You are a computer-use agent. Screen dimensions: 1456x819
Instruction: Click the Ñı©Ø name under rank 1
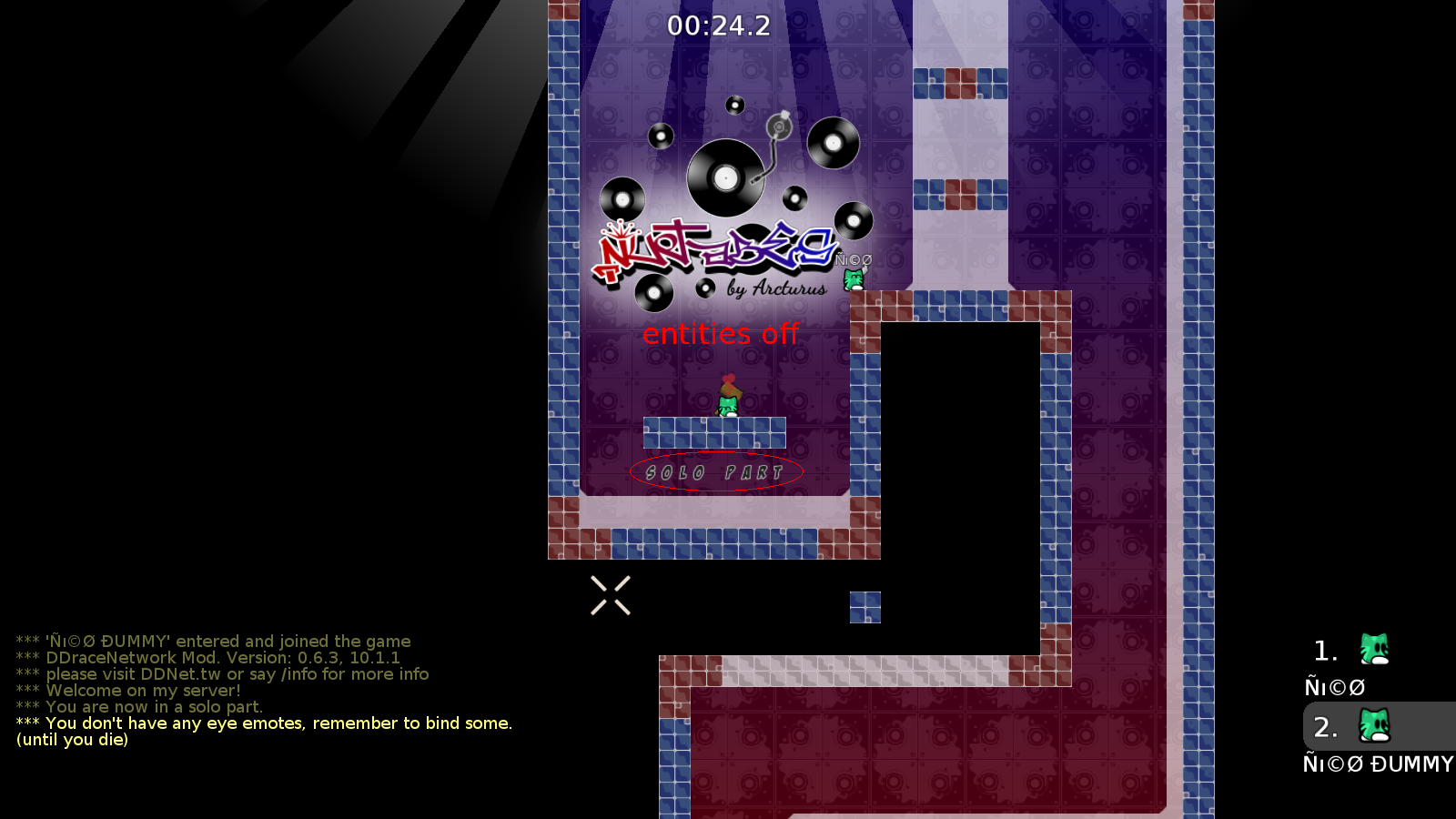tap(1334, 687)
